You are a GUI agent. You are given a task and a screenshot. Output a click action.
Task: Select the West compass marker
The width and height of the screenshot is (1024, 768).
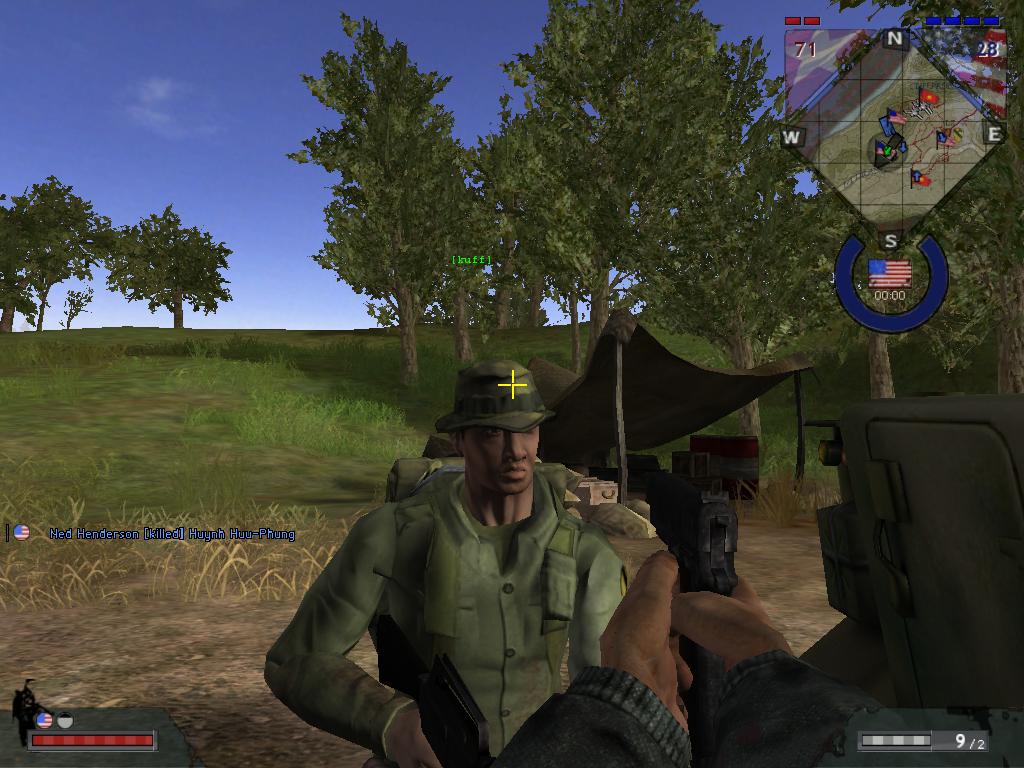pyautogui.click(x=792, y=137)
